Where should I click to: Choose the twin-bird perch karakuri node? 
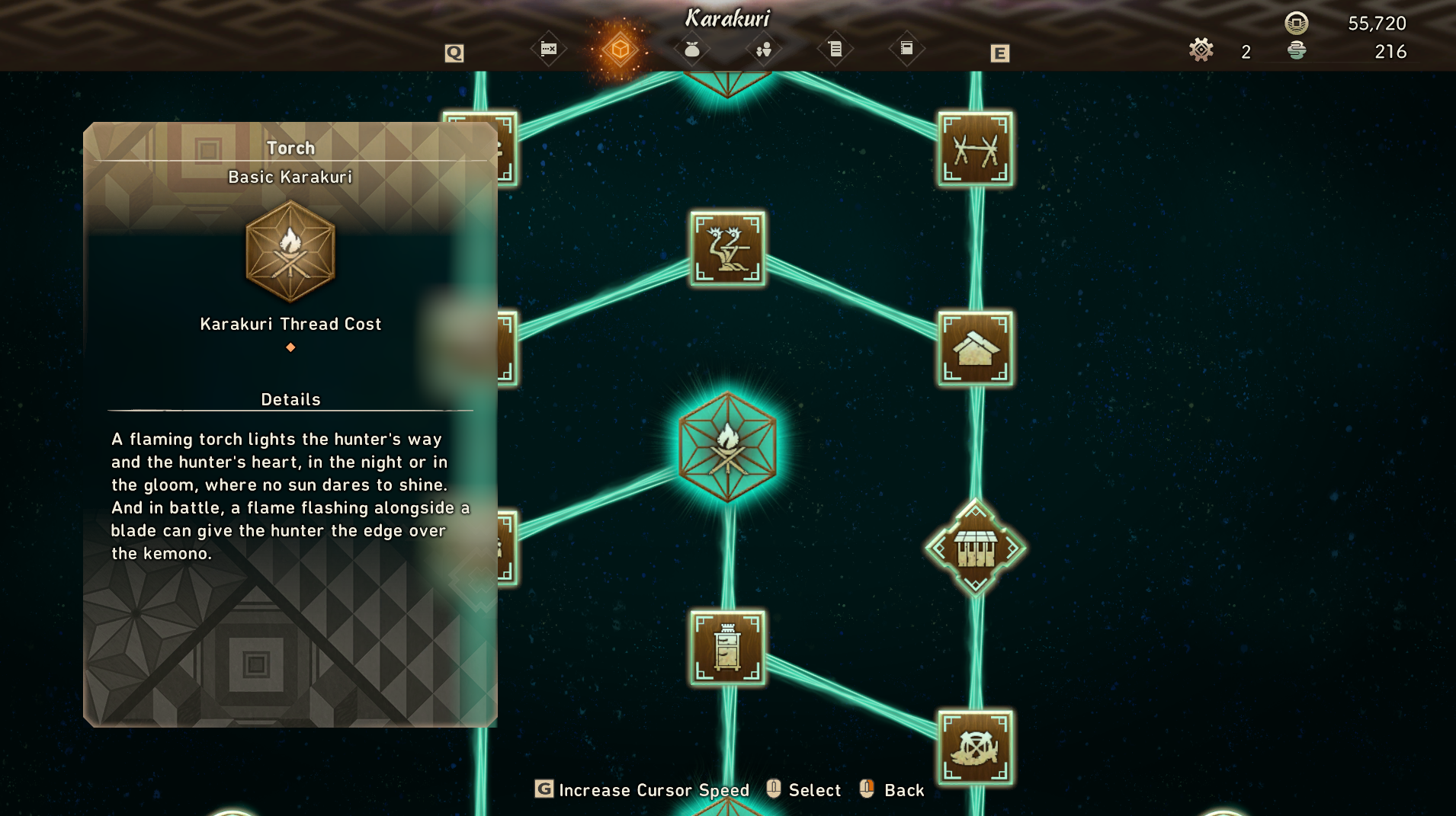727,248
